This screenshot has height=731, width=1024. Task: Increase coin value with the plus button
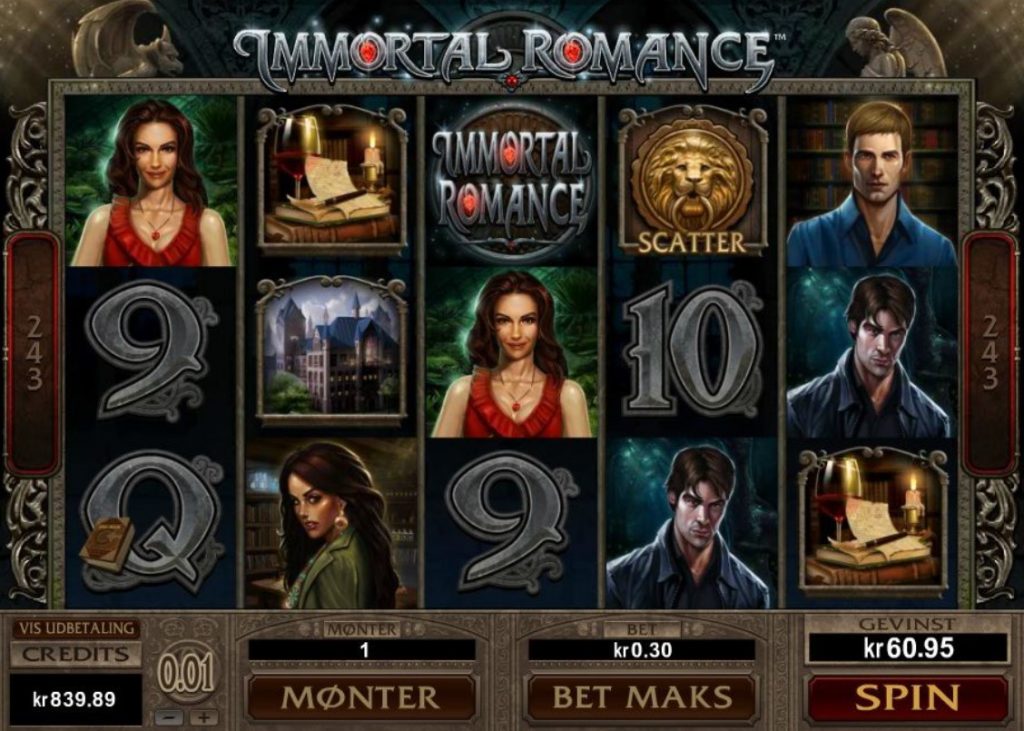click(x=203, y=717)
